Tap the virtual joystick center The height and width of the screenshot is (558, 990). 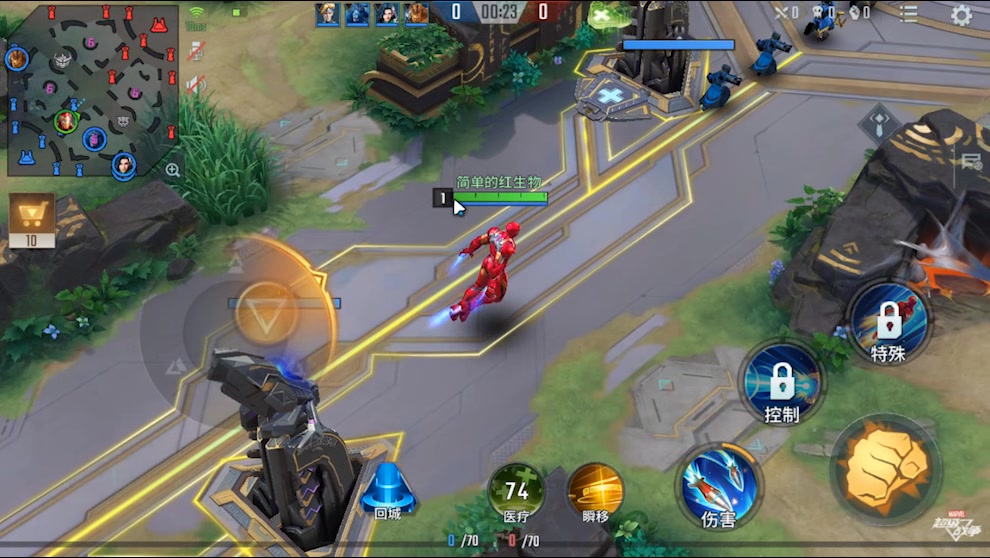click(x=266, y=314)
